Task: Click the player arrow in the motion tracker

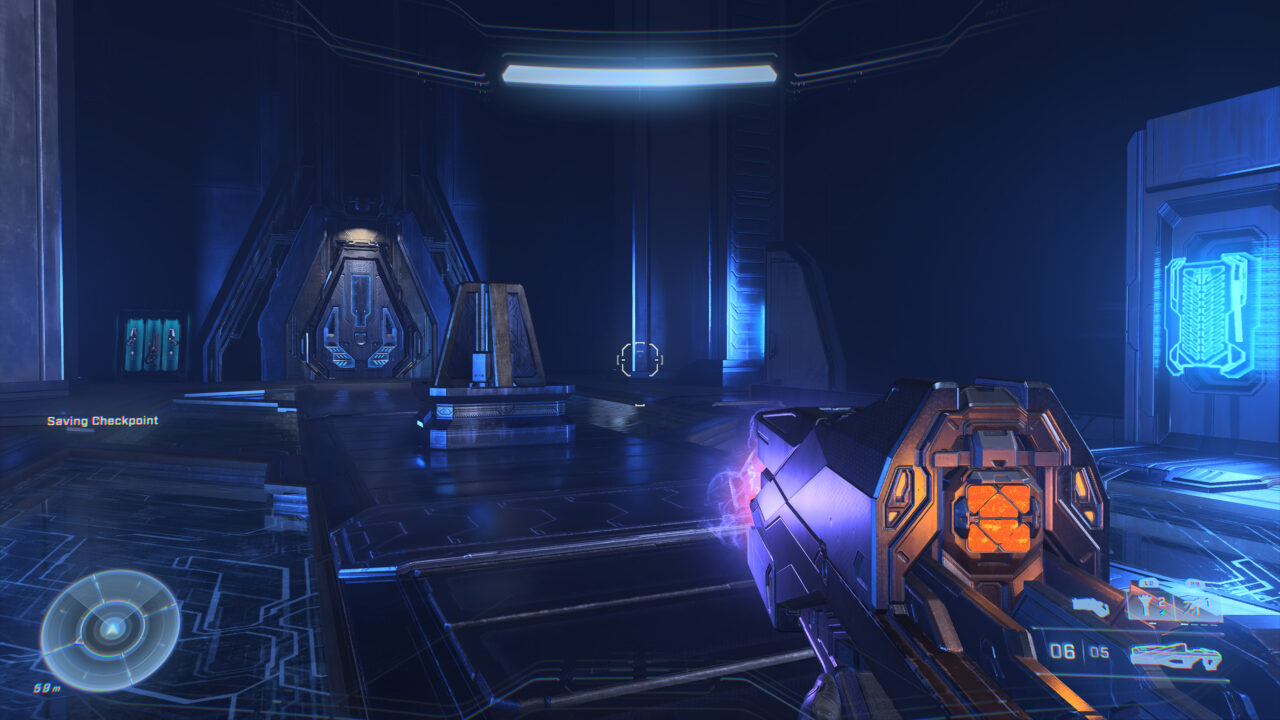Action: 113,631
